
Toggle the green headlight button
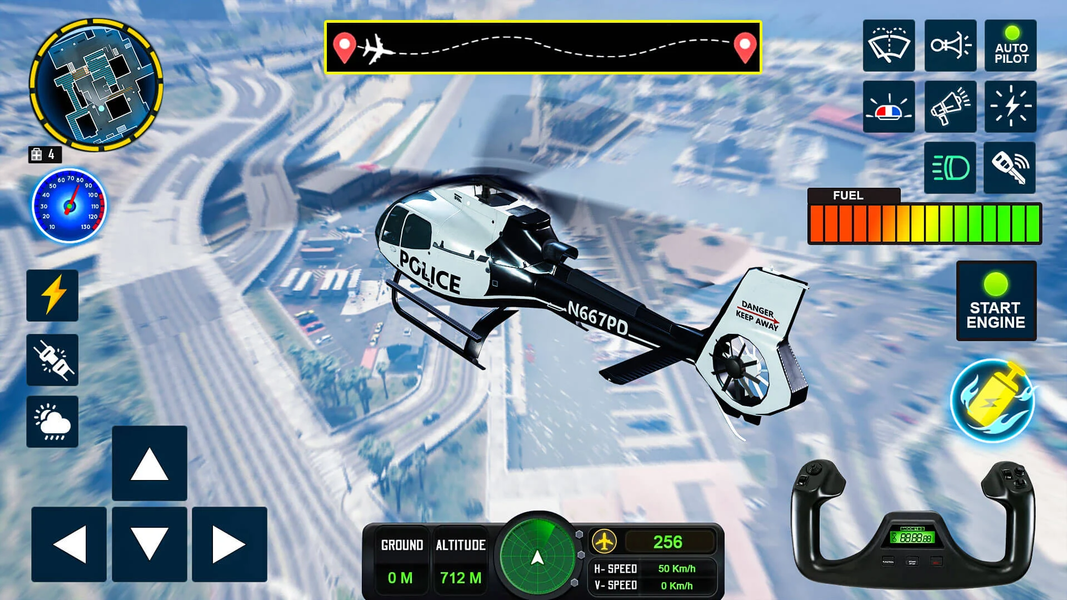tap(950, 168)
